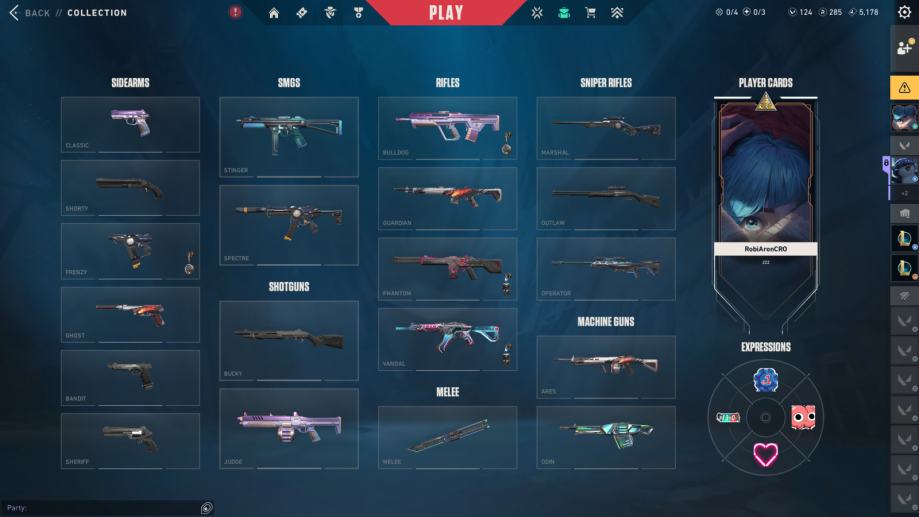Pick the Judge shotgun tile

pos(288,428)
